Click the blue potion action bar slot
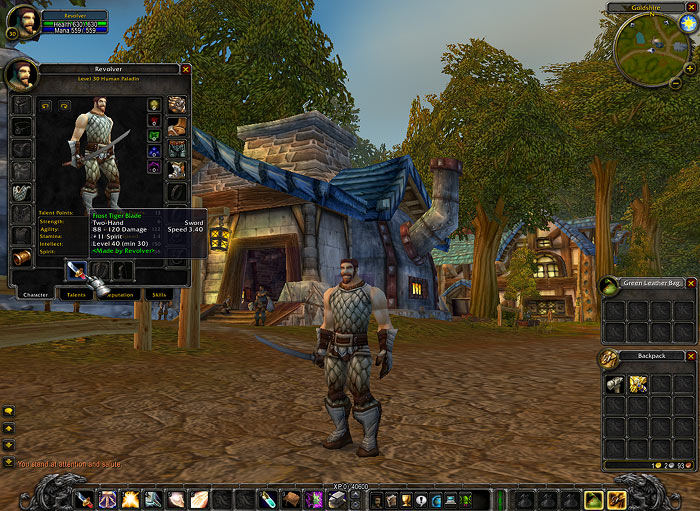Viewport: 700px width, 511px height. point(267,498)
